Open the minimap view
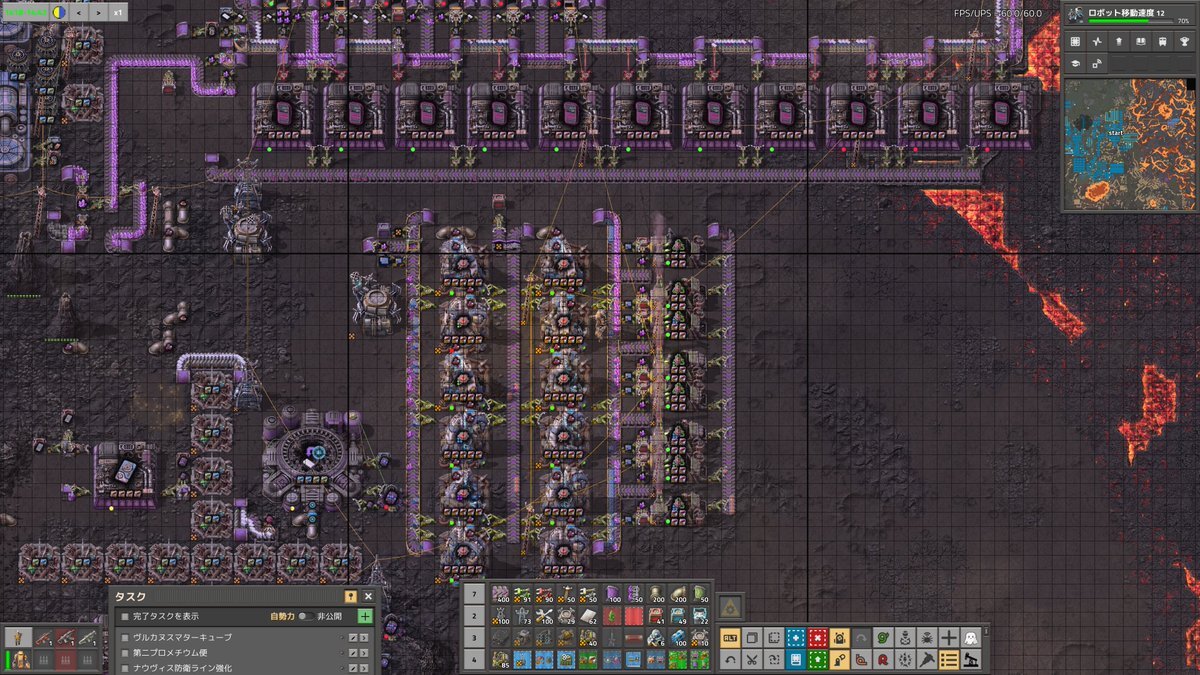1200x675 pixels. coord(1129,146)
